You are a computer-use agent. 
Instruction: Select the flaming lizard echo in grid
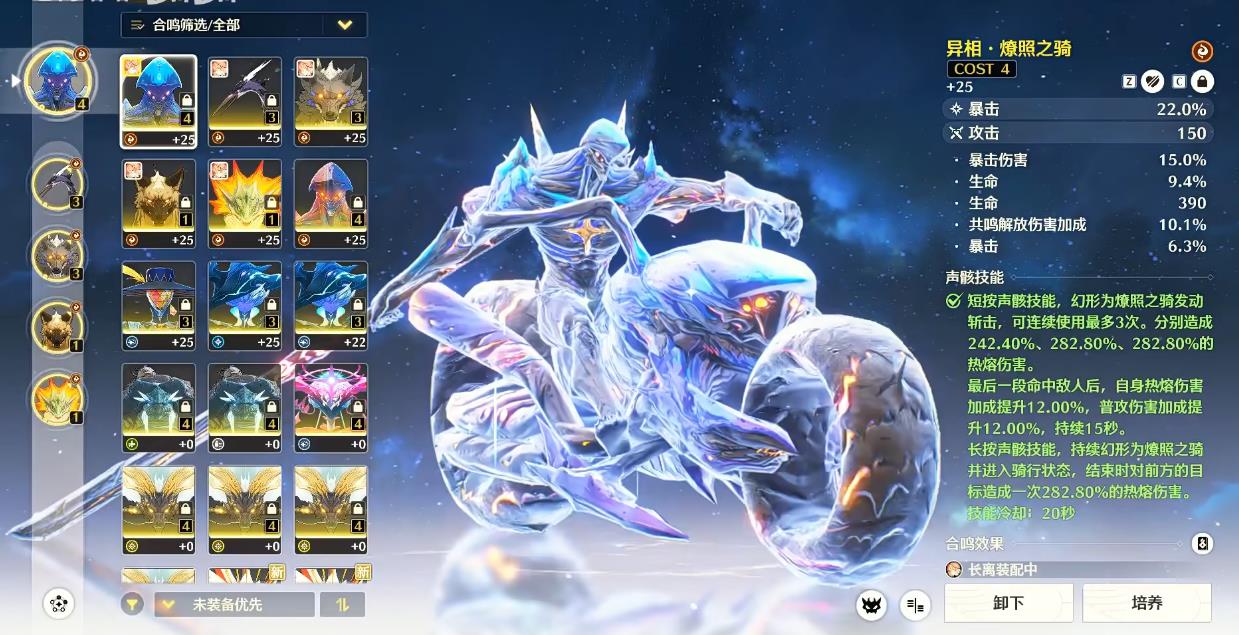[x=244, y=204]
